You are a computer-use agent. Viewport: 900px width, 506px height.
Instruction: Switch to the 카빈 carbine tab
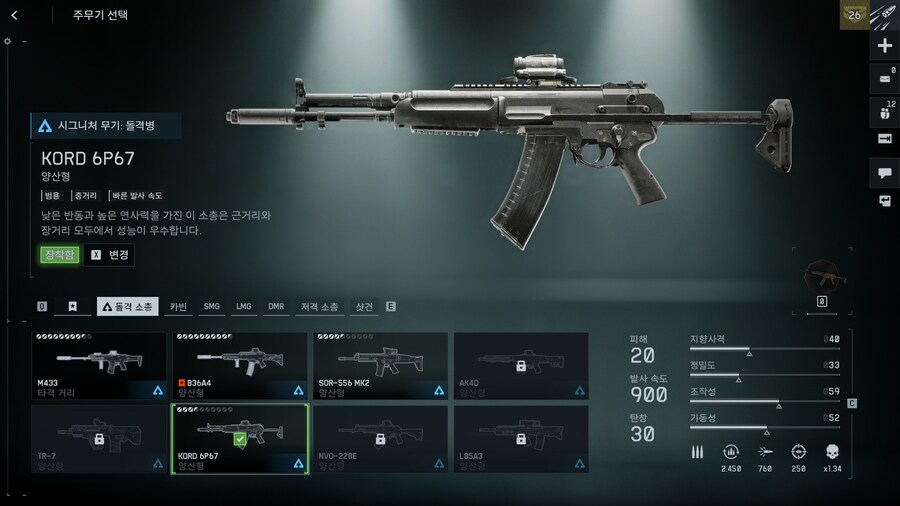point(179,306)
